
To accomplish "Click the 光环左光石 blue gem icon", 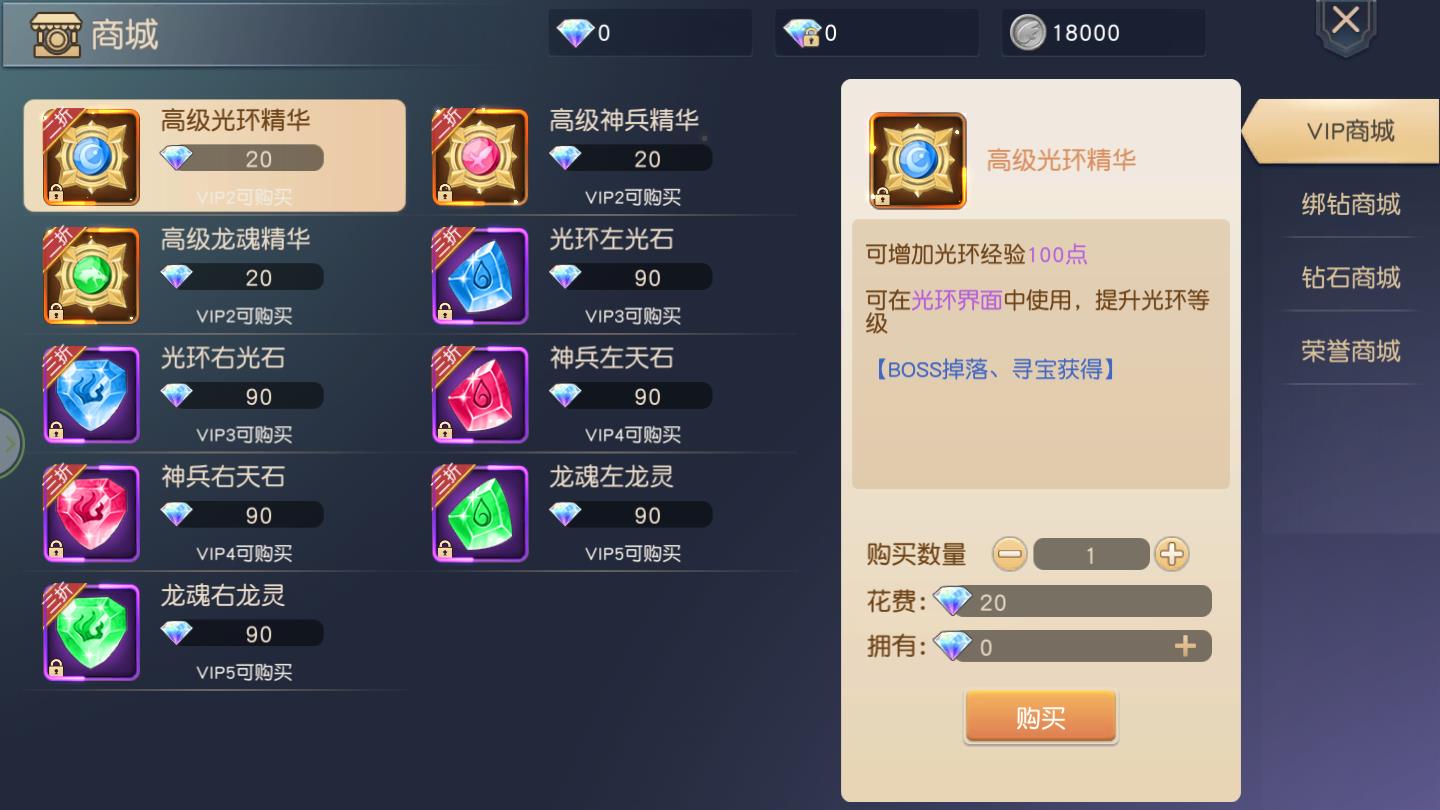I will pyautogui.click(x=480, y=275).
